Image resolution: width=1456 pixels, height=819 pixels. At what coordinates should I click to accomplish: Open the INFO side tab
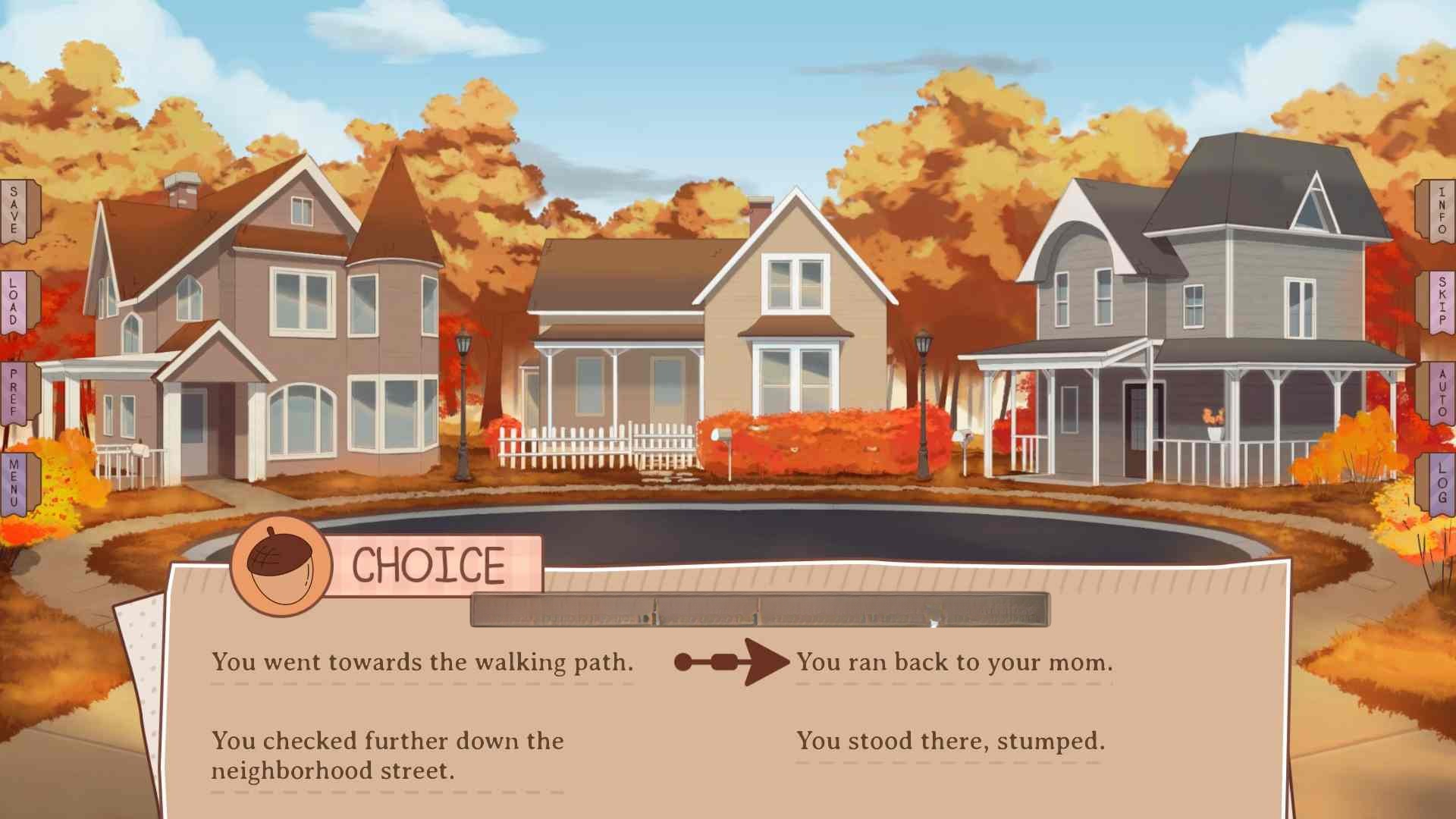1440,211
